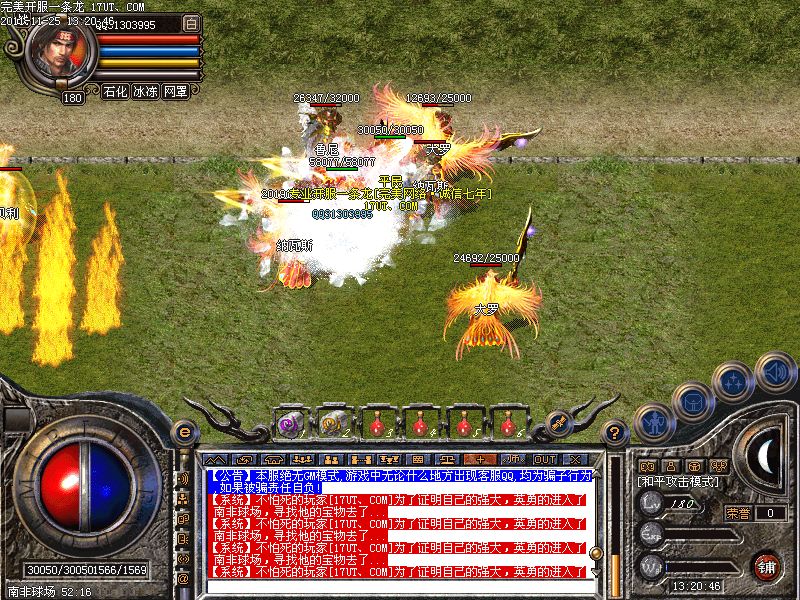The image size is (800, 600).
Task: Use the orange scroll in belt slot 2
Action: coord(332,424)
